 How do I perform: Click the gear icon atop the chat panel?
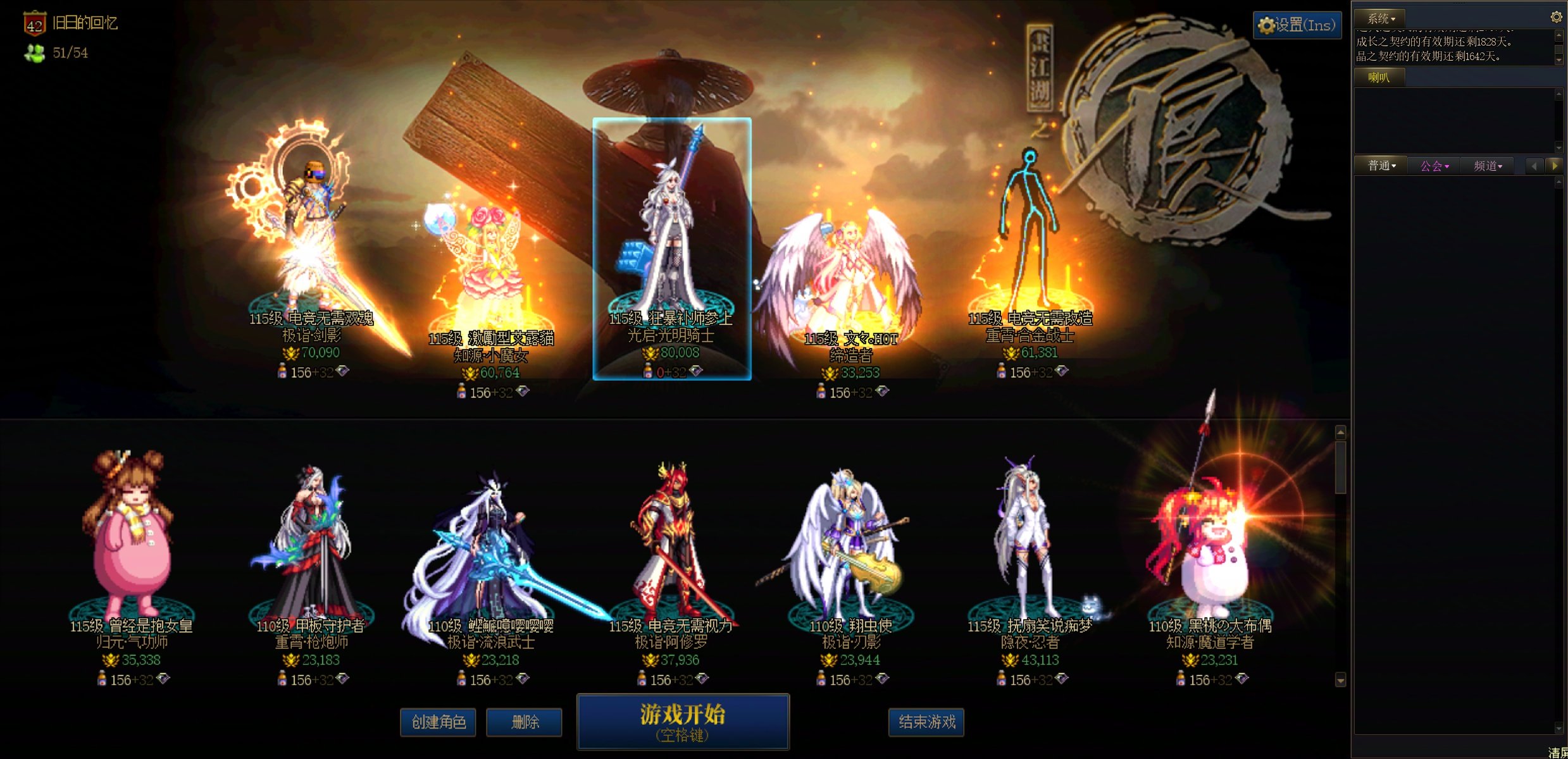click(1557, 17)
